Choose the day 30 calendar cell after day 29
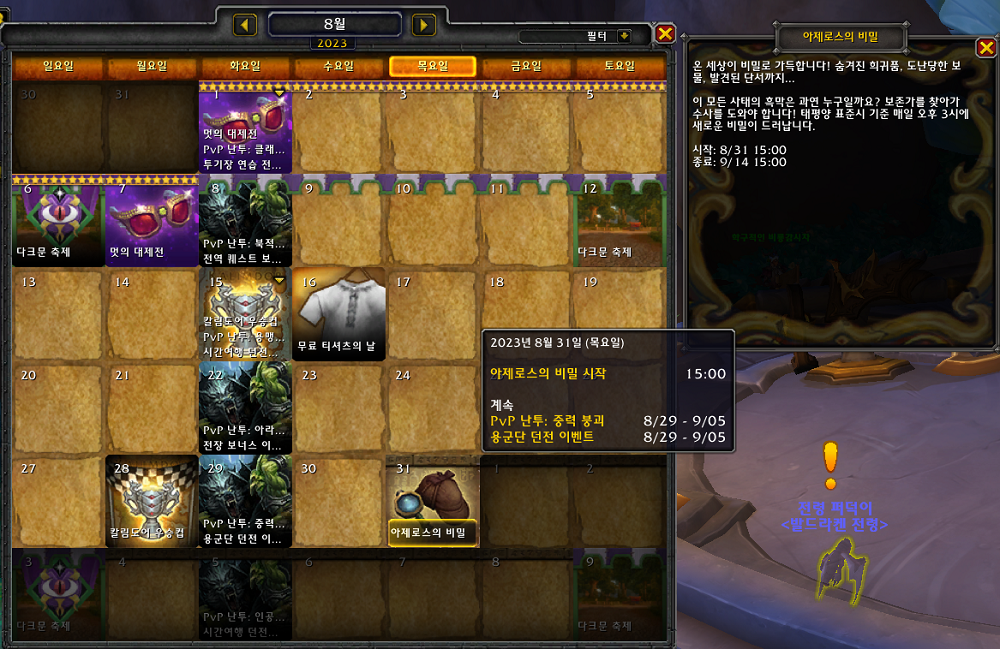Image resolution: width=1000 pixels, height=649 pixels. (x=340, y=503)
